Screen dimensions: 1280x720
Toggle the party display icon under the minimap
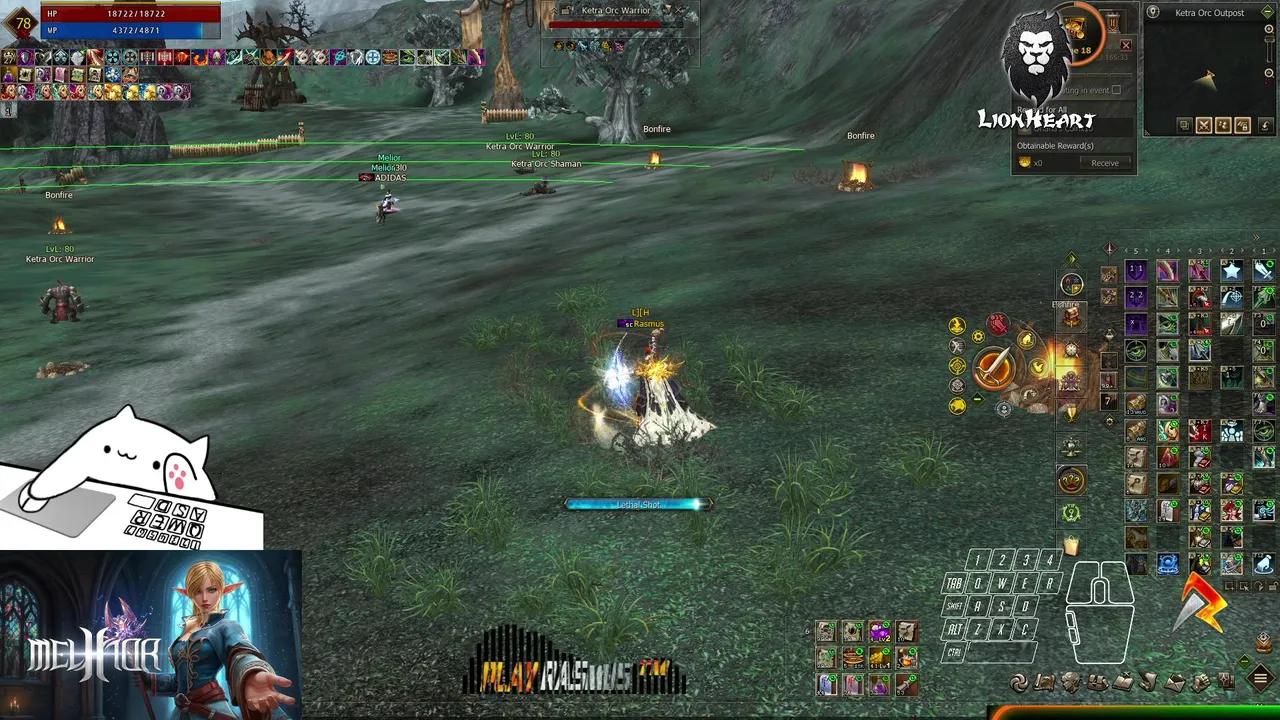coord(1224,125)
